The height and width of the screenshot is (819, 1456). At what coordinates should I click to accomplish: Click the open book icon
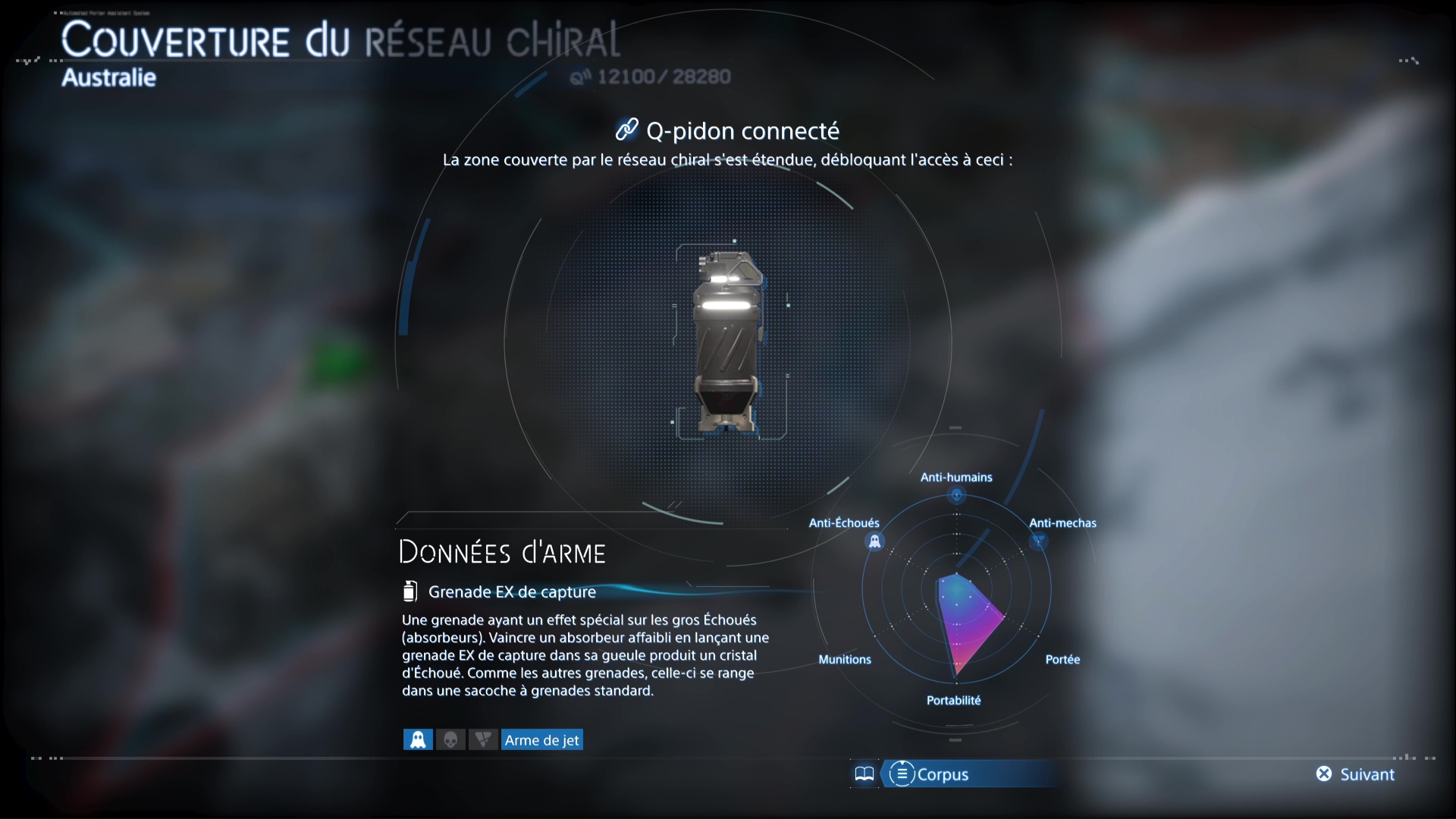(864, 774)
